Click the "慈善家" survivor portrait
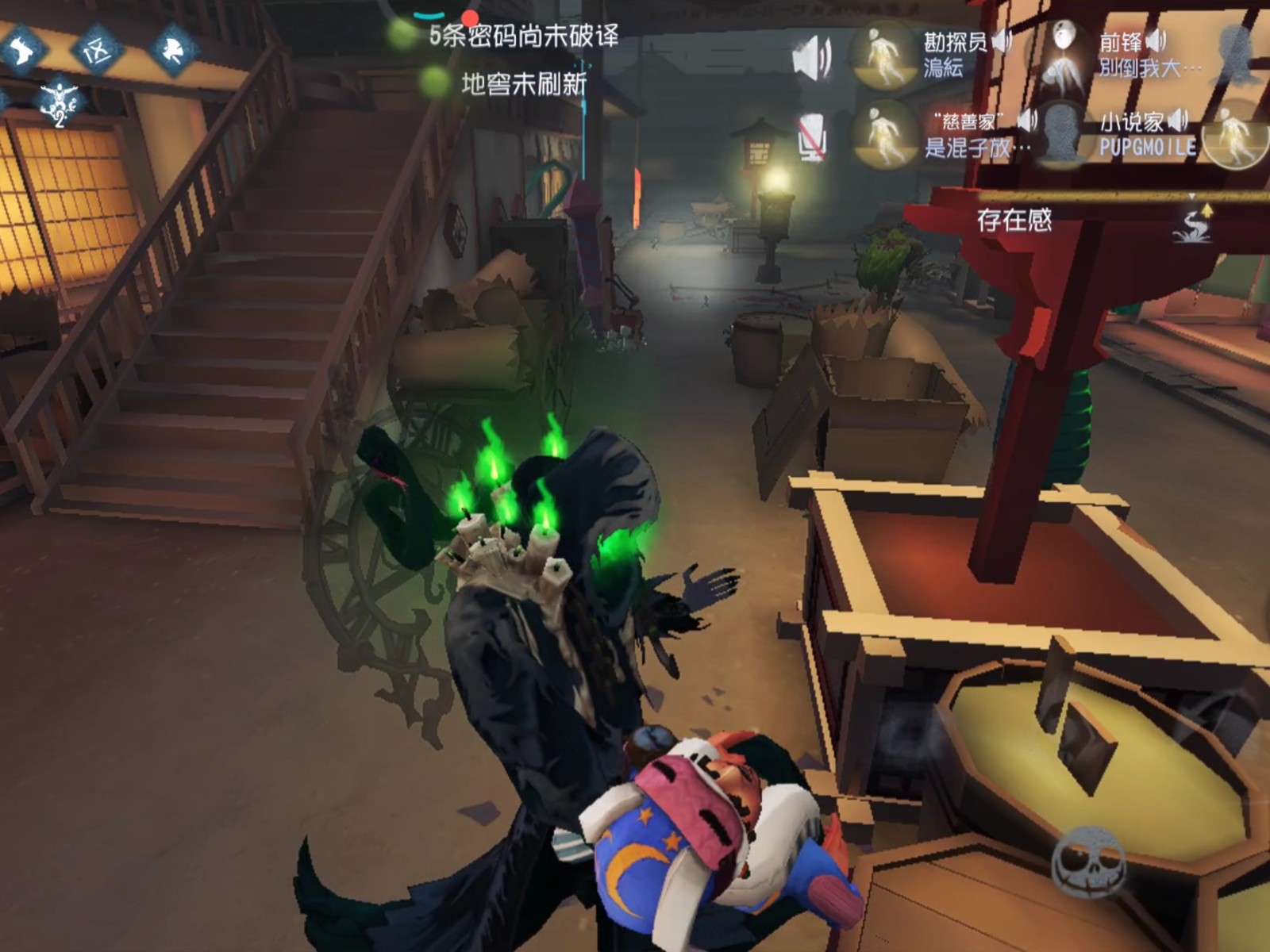 point(884,136)
